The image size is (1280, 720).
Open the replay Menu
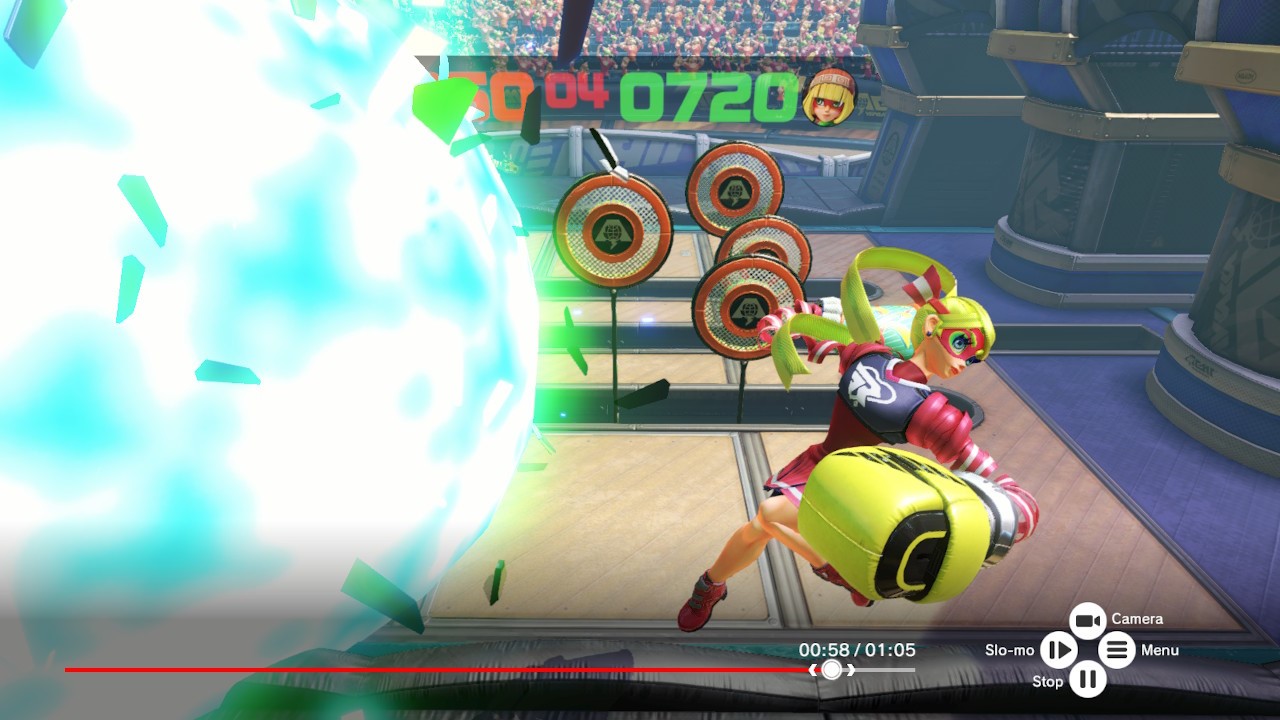(1117, 651)
